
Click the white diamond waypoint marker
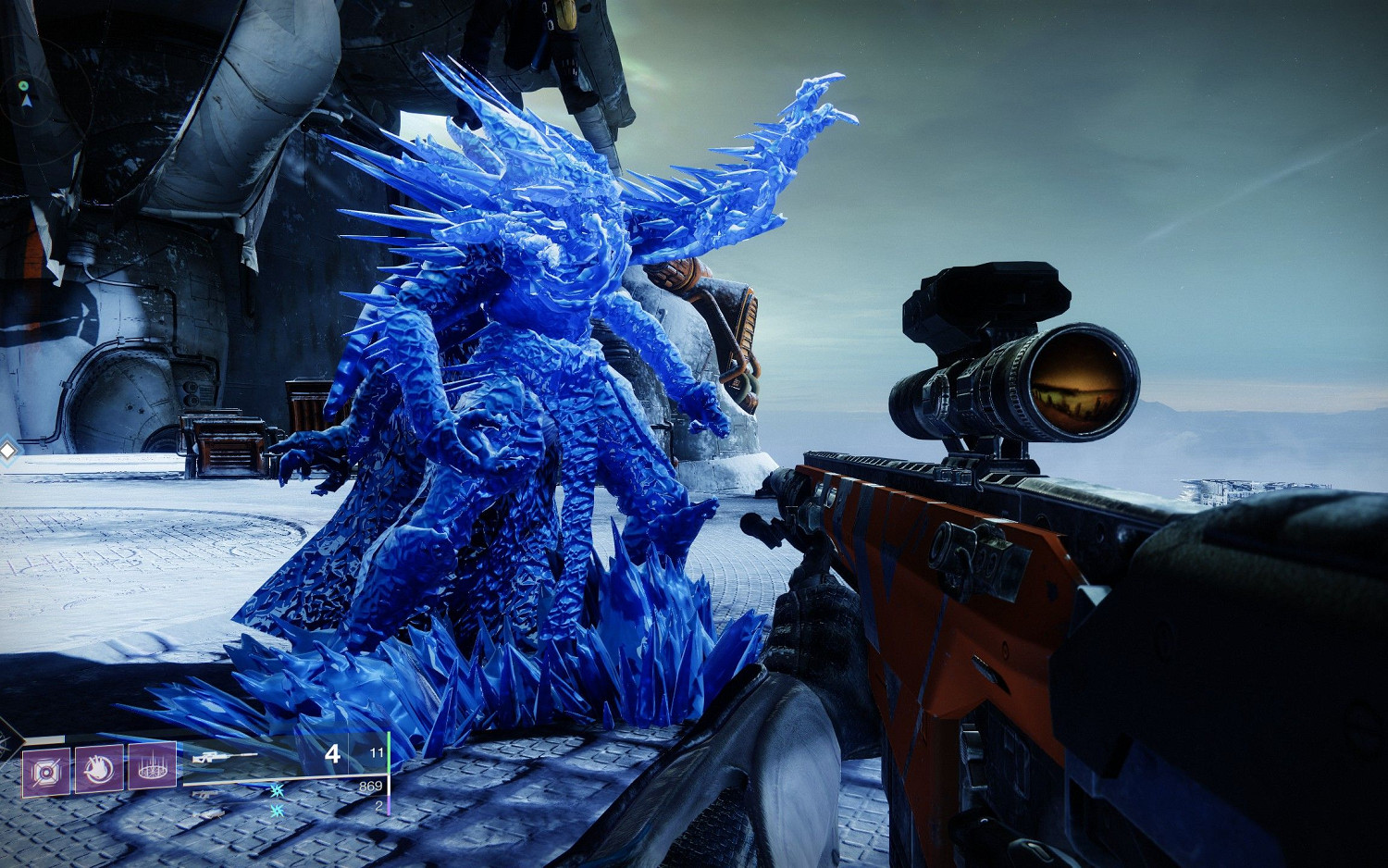click(x=8, y=452)
